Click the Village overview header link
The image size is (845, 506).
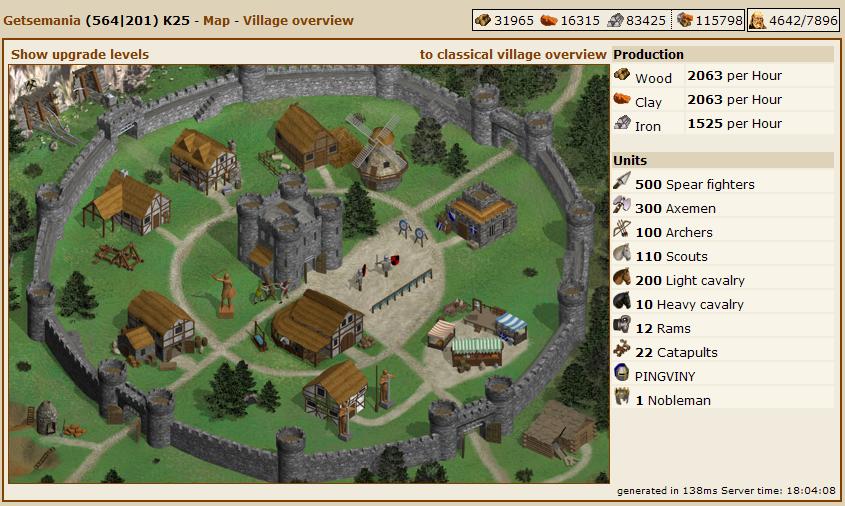298,20
